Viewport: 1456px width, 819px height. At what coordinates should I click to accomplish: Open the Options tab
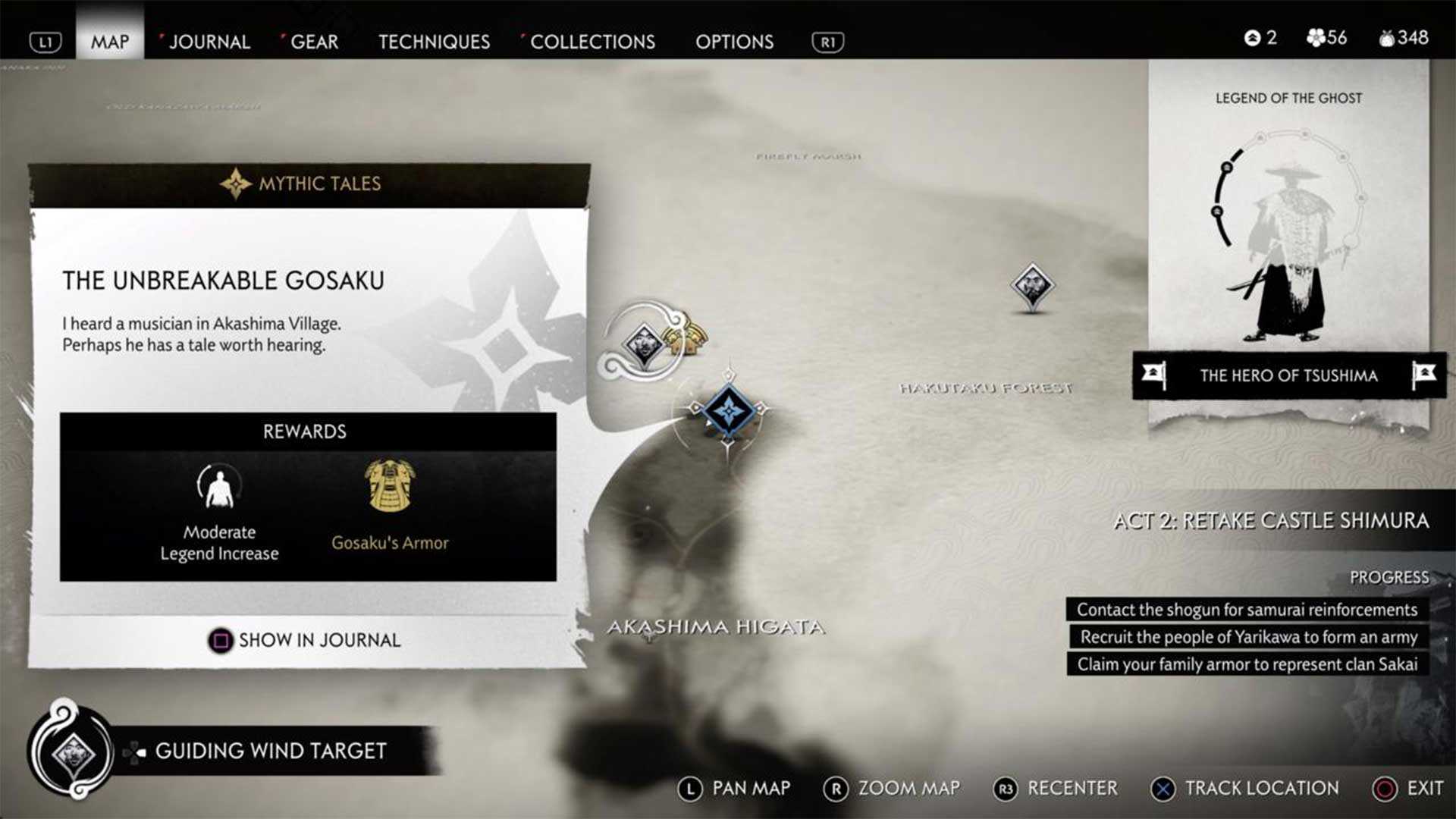click(734, 42)
